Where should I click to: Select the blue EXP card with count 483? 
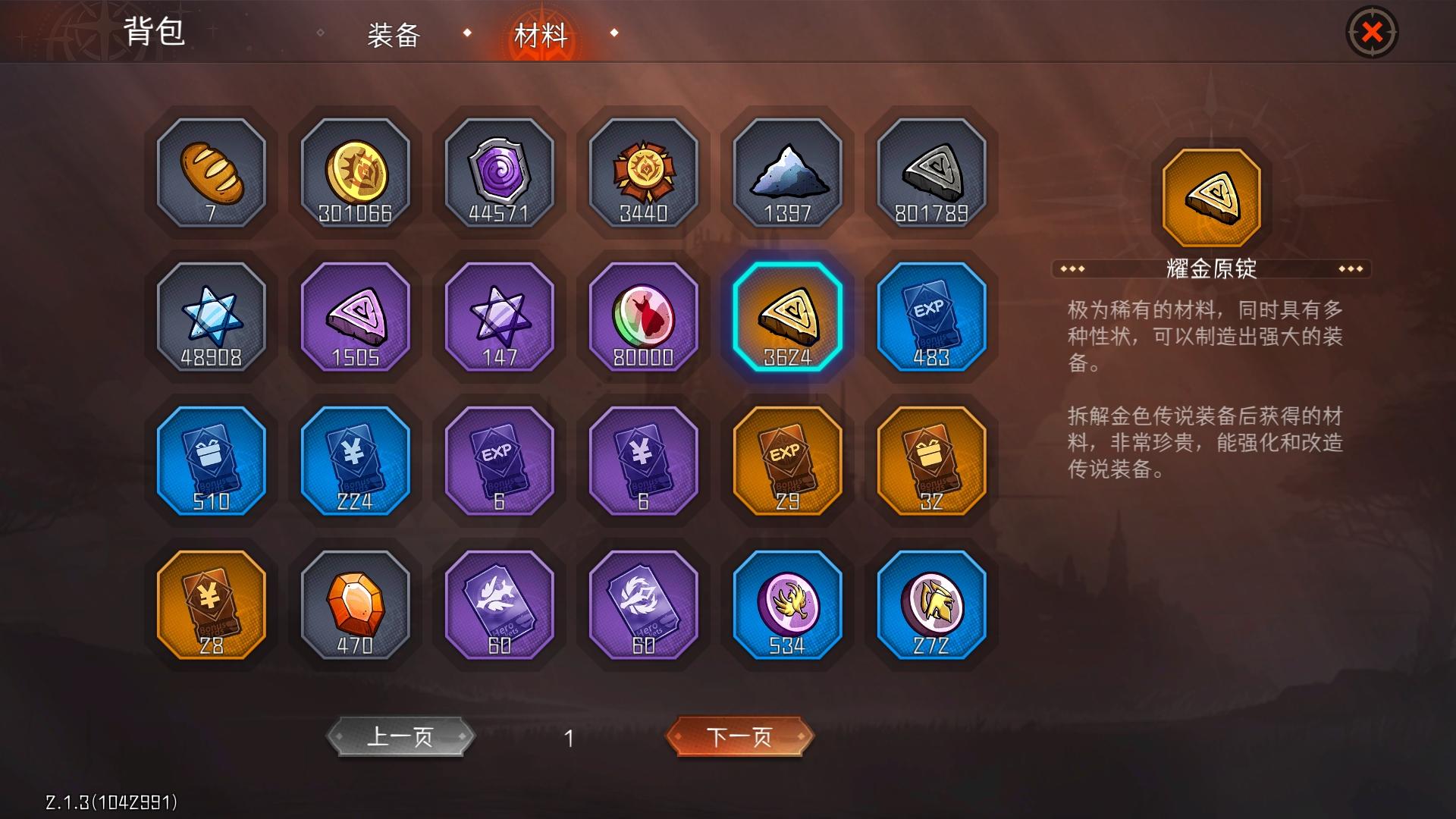(x=932, y=317)
